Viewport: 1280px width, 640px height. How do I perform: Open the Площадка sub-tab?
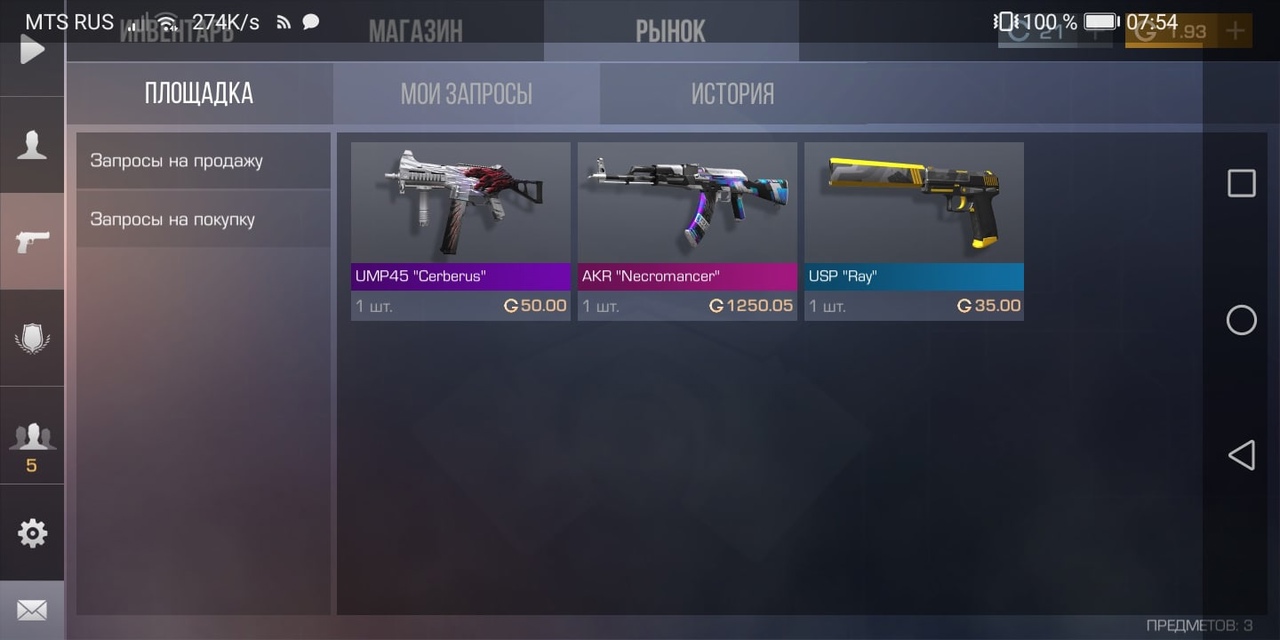[x=199, y=94]
